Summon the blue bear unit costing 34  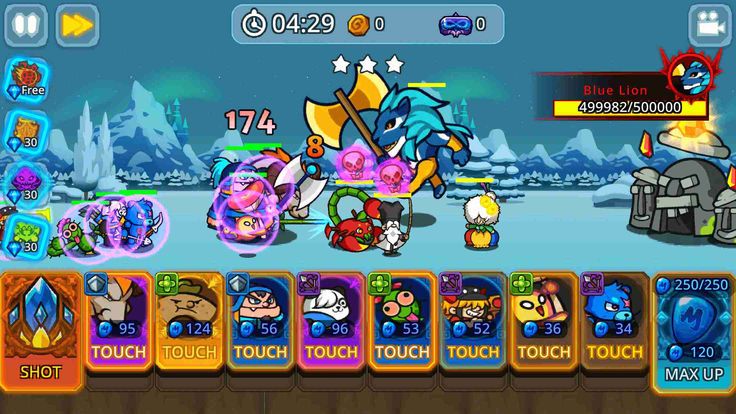click(x=614, y=320)
